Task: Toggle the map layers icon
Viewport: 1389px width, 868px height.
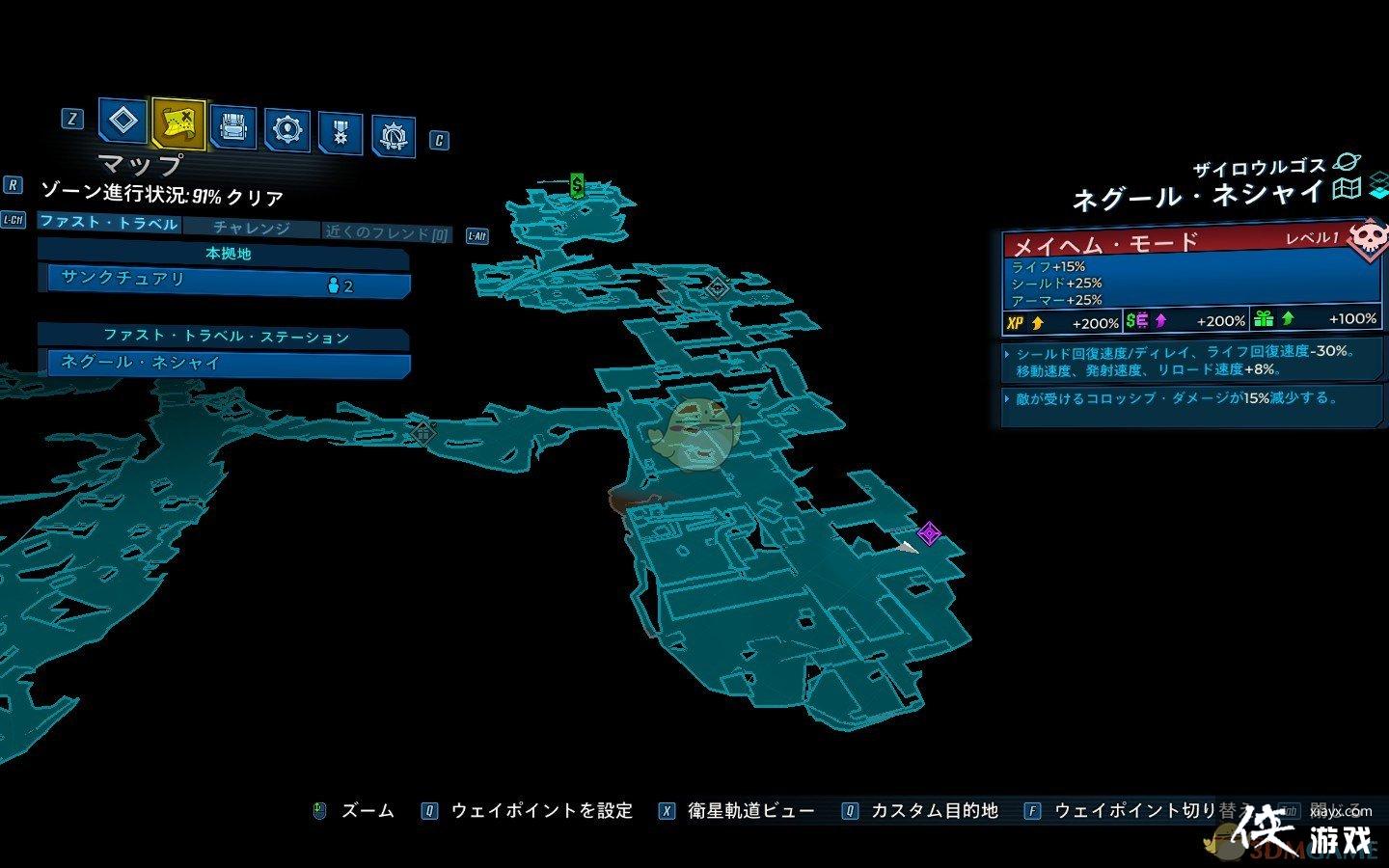Action: point(1378,186)
